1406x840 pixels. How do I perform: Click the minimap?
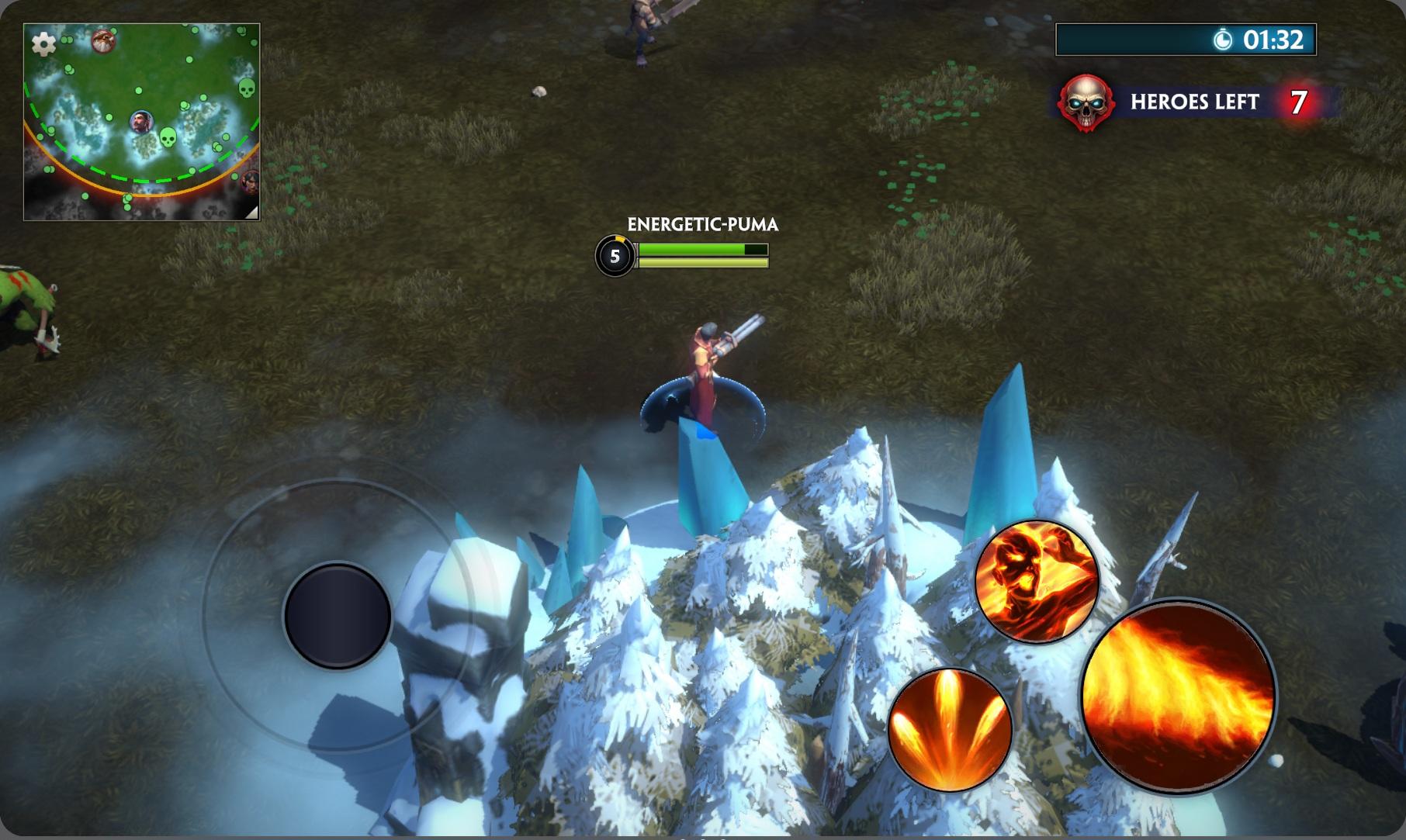click(142, 122)
